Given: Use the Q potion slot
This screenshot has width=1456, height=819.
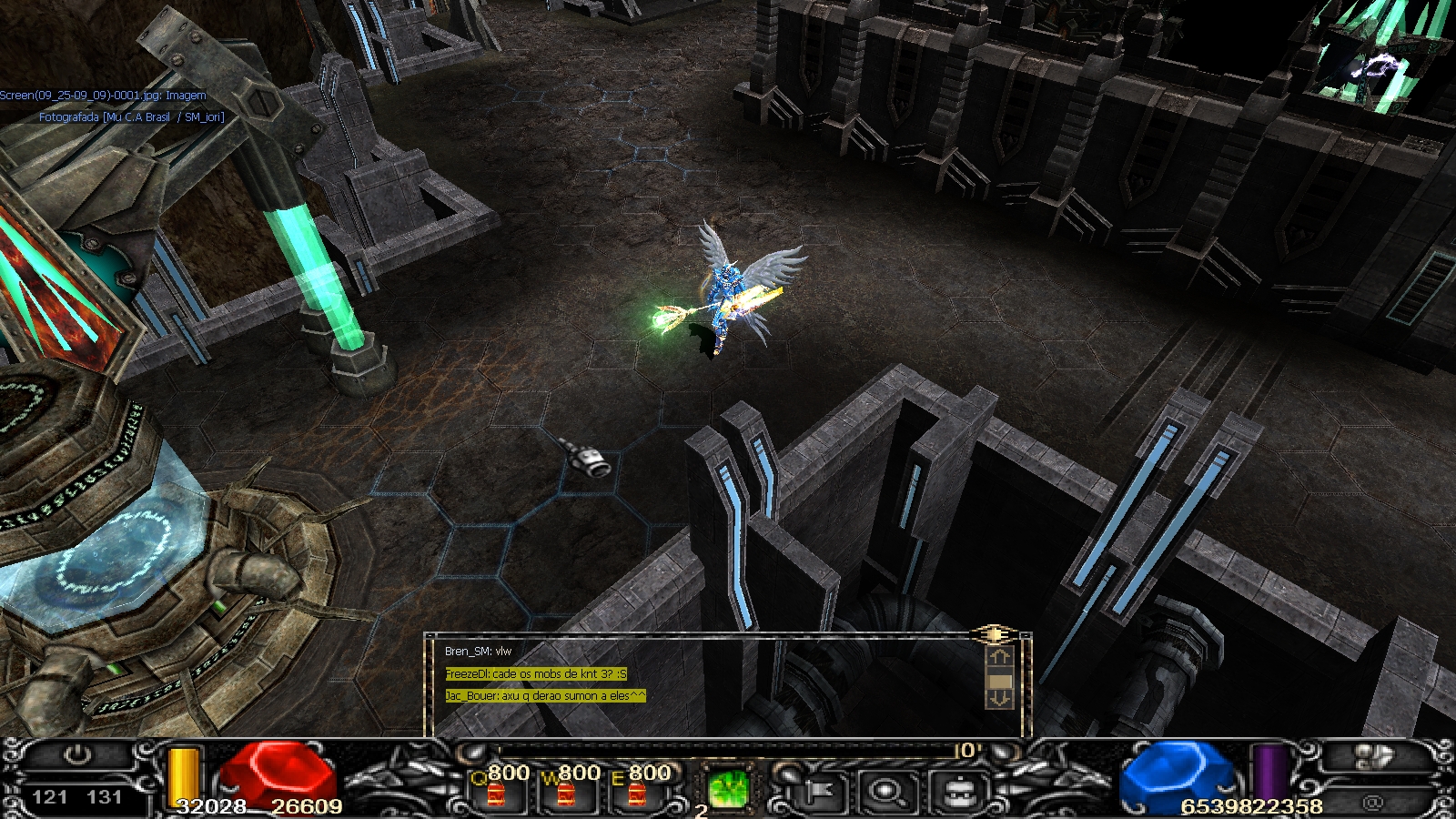Looking at the screenshot, I should coord(497,791).
